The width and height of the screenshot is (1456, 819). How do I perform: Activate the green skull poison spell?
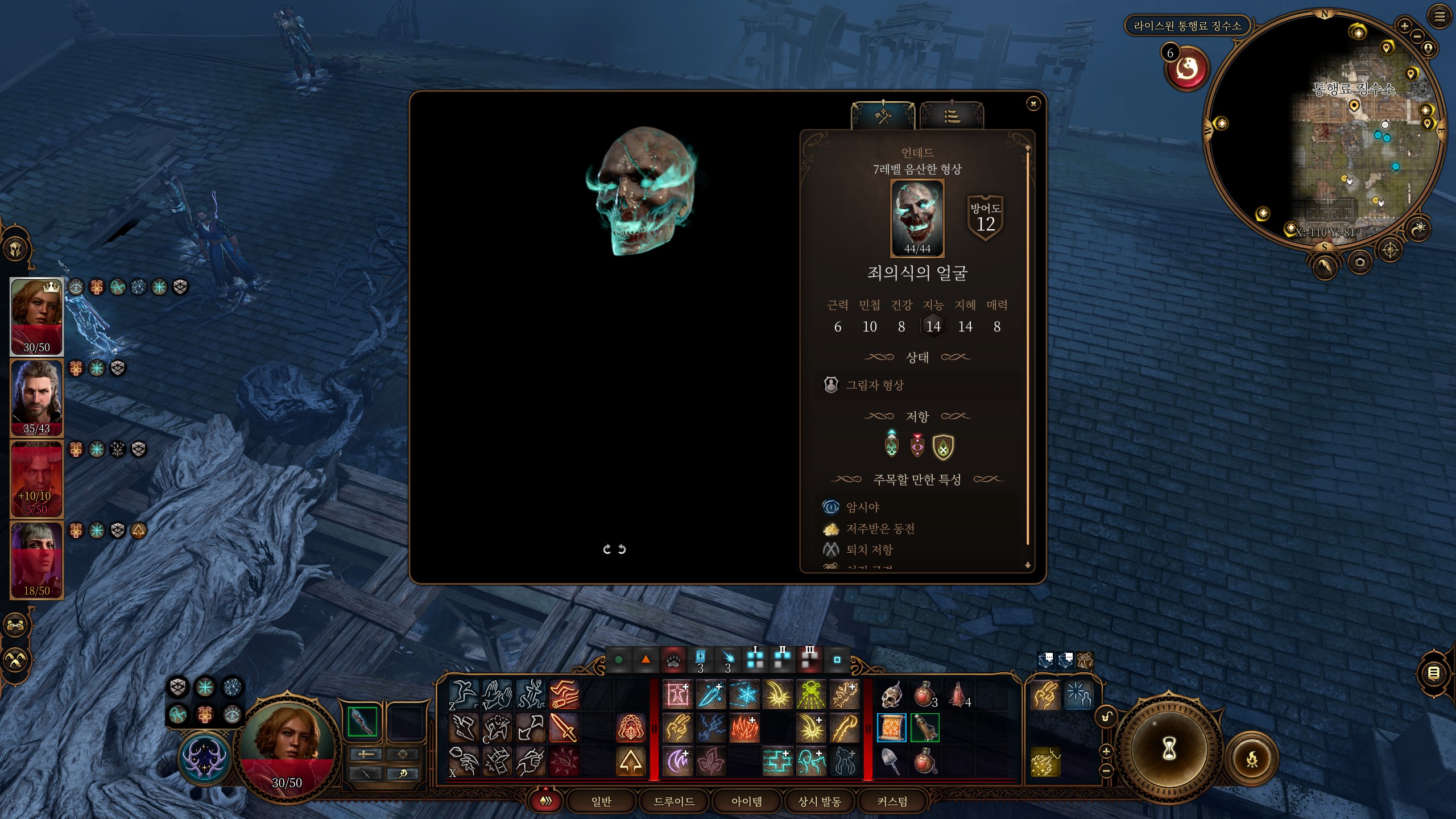point(811,694)
